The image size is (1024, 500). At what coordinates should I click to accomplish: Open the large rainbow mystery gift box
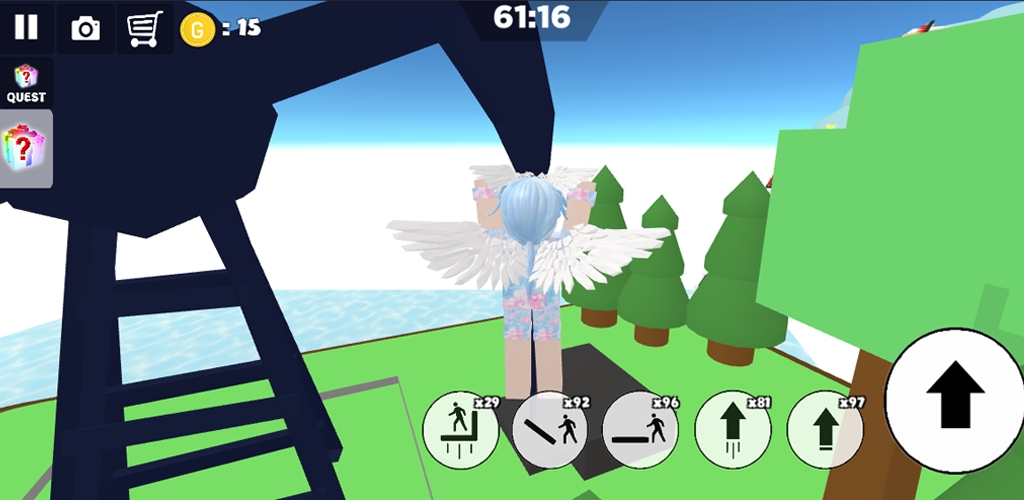click(25, 148)
